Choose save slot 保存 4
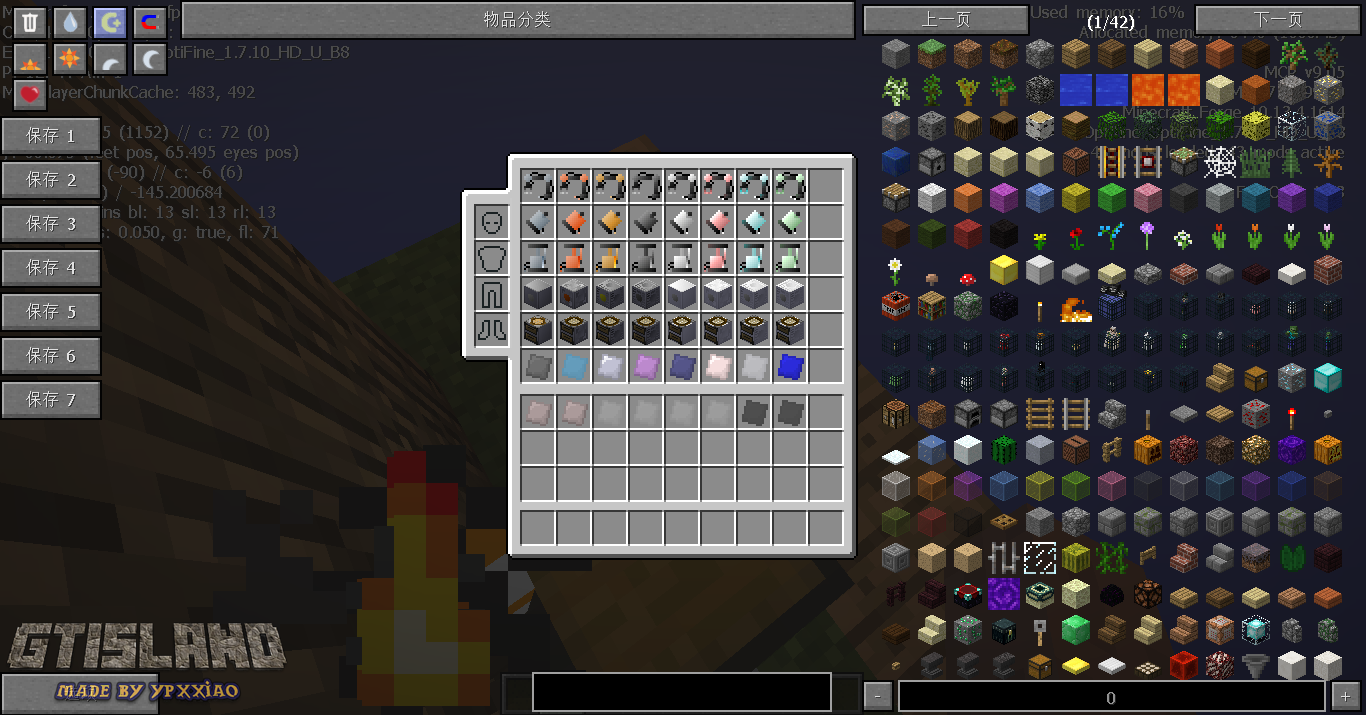The image size is (1366, 715). click(x=51, y=268)
